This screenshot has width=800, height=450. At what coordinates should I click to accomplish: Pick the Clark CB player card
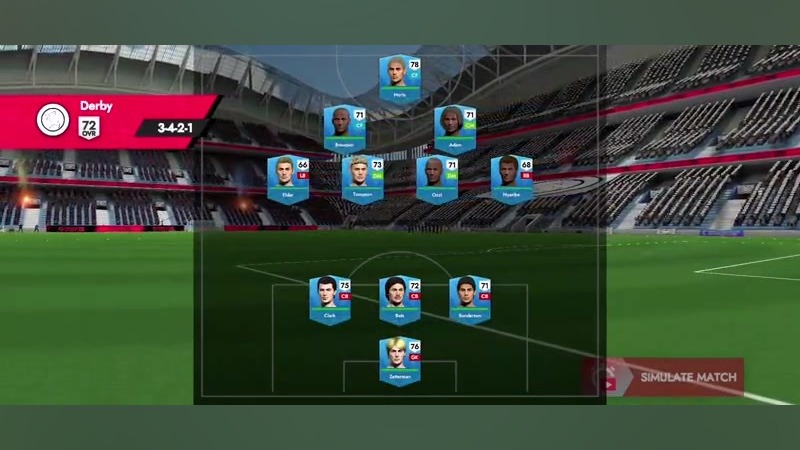coord(330,300)
